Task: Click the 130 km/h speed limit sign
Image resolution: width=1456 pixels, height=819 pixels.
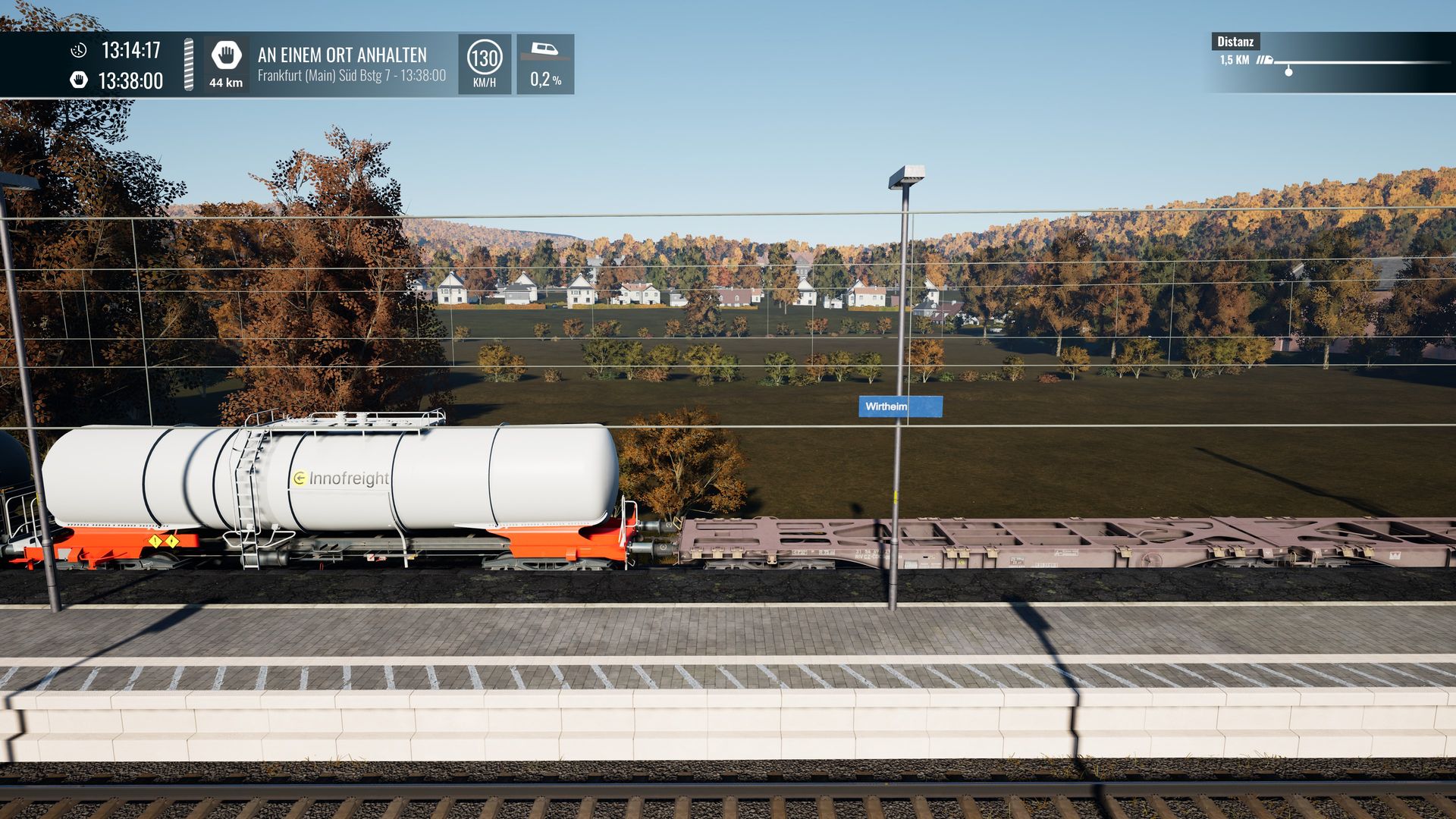Action: click(x=484, y=58)
